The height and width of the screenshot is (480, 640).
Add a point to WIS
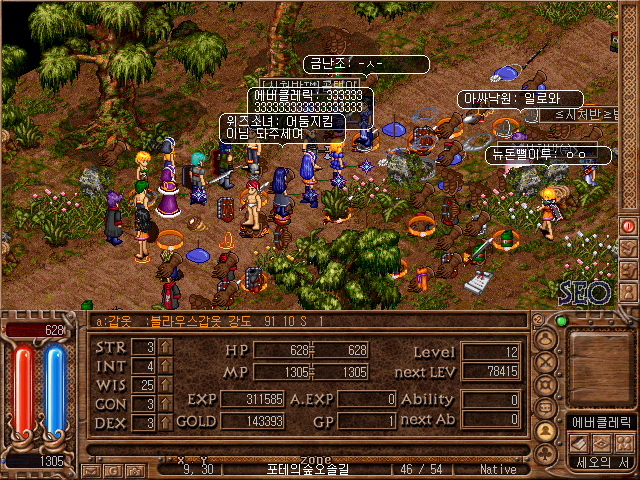pos(166,385)
